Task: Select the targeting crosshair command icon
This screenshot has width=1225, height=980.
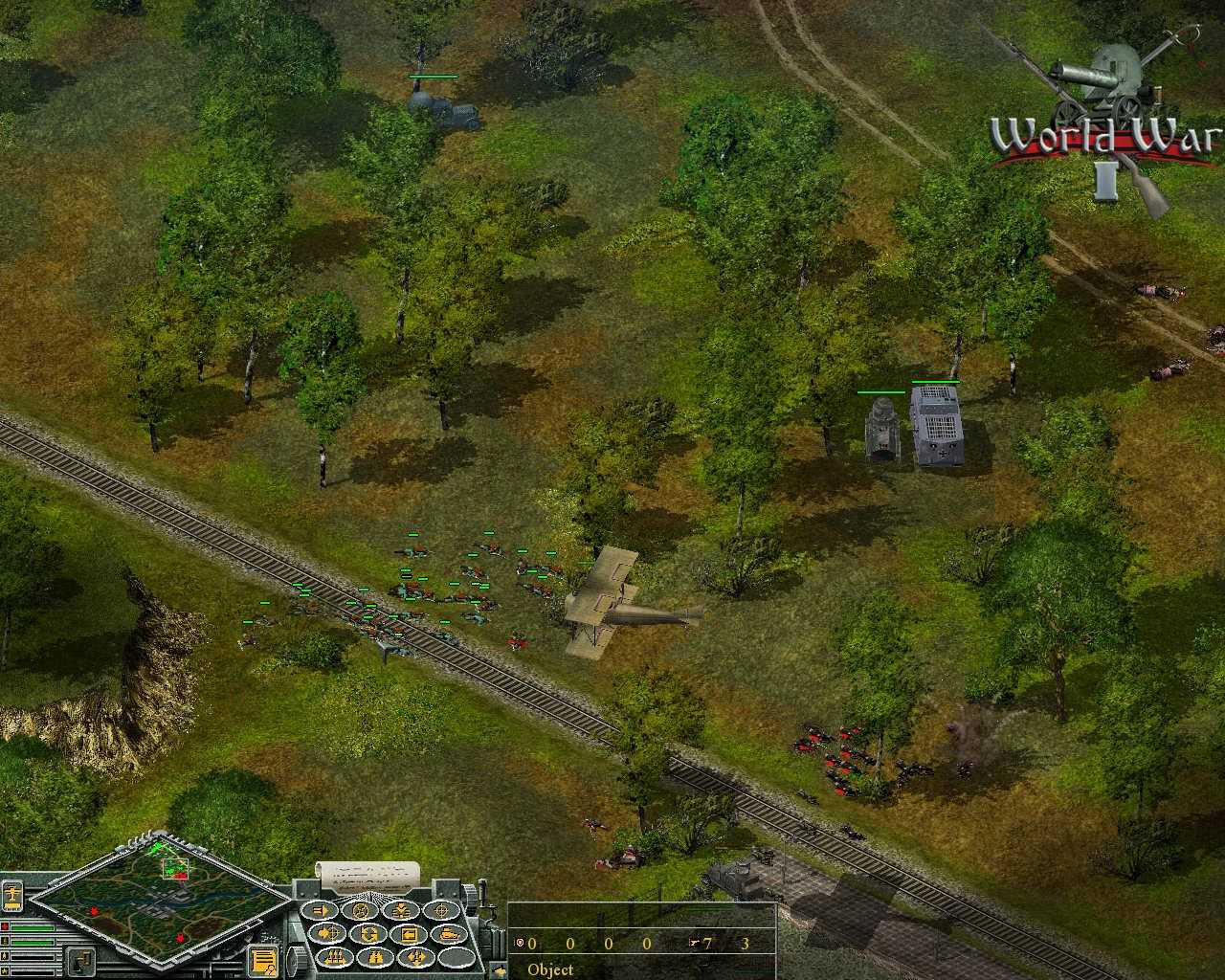Action: click(x=441, y=910)
